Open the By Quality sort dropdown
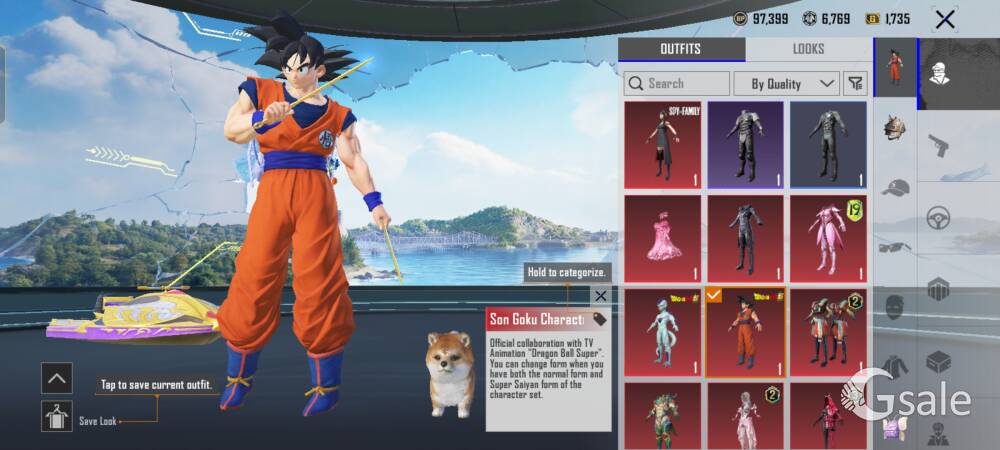The image size is (1000, 450). point(786,83)
